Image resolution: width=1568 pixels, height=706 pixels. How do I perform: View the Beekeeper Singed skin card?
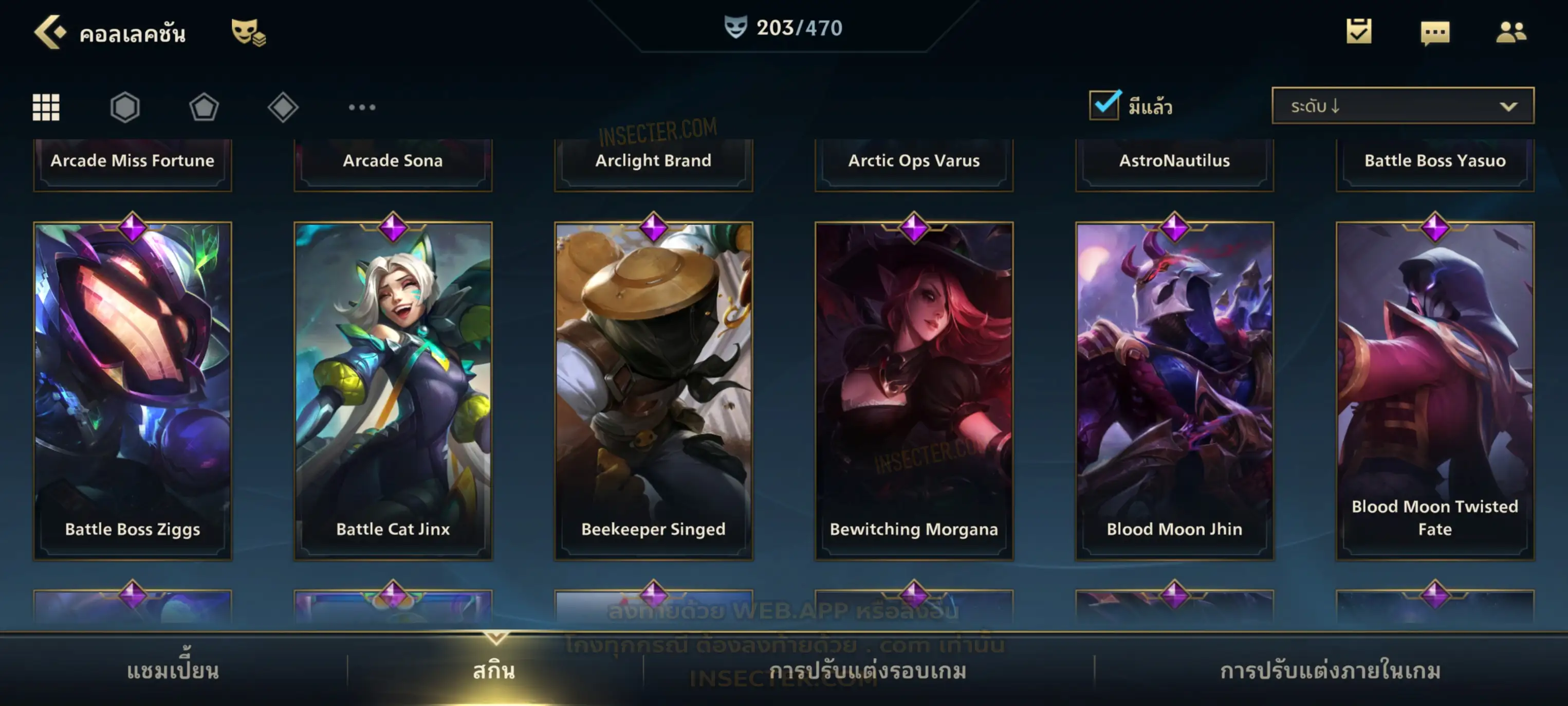(653, 390)
